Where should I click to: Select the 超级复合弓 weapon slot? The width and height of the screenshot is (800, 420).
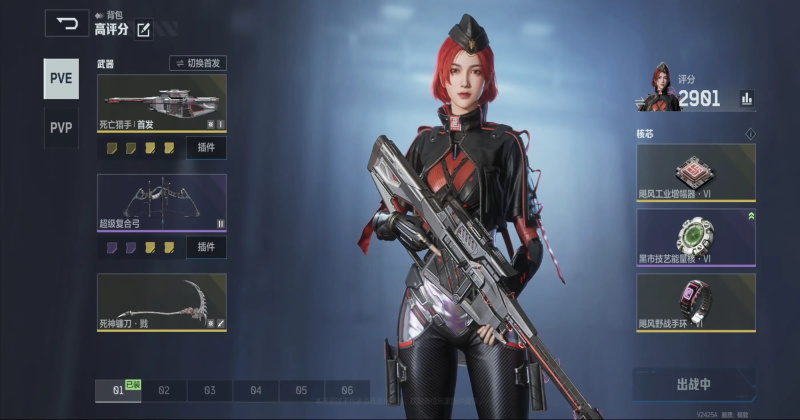pyautogui.click(x=161, y=203)
